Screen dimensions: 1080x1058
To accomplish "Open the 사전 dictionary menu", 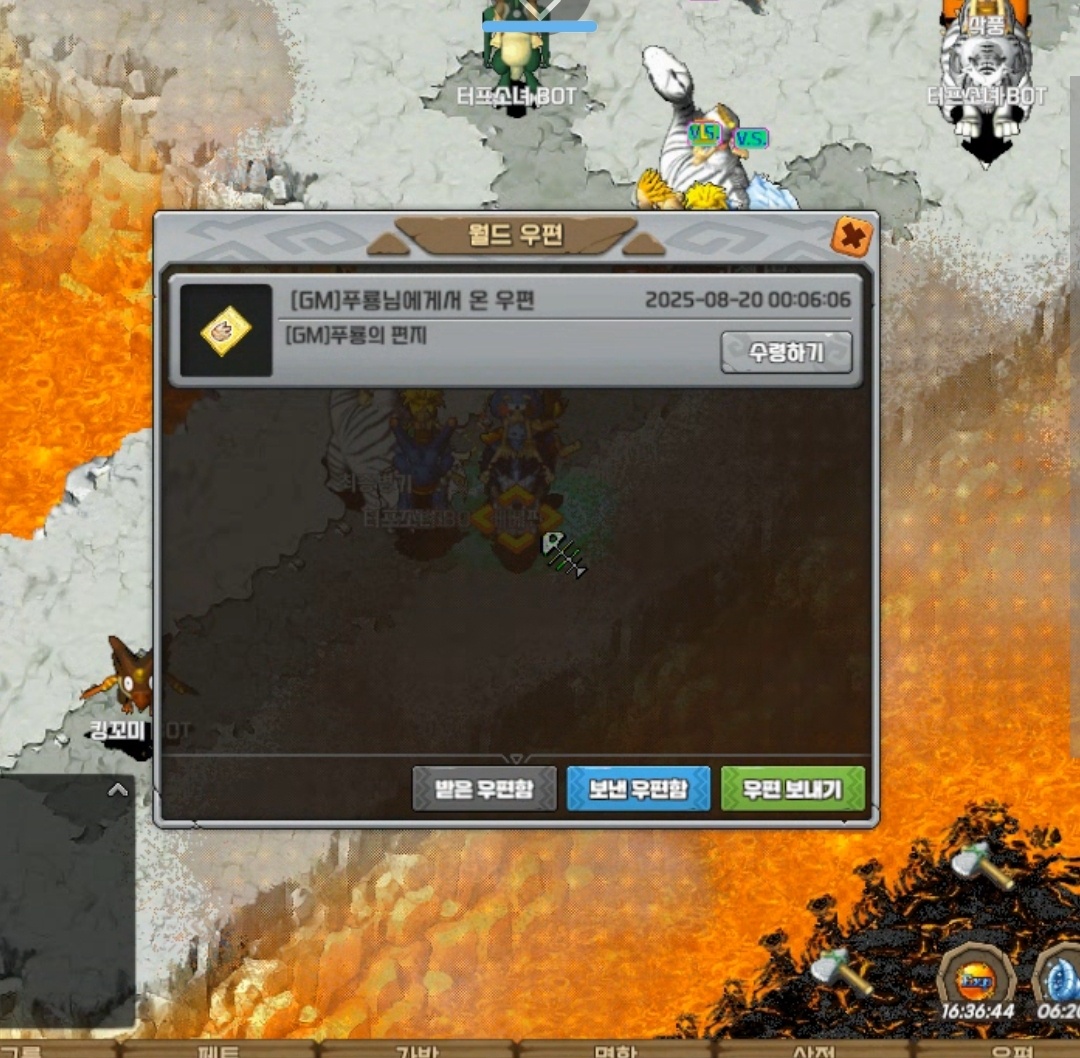I will click(814, 1050).
